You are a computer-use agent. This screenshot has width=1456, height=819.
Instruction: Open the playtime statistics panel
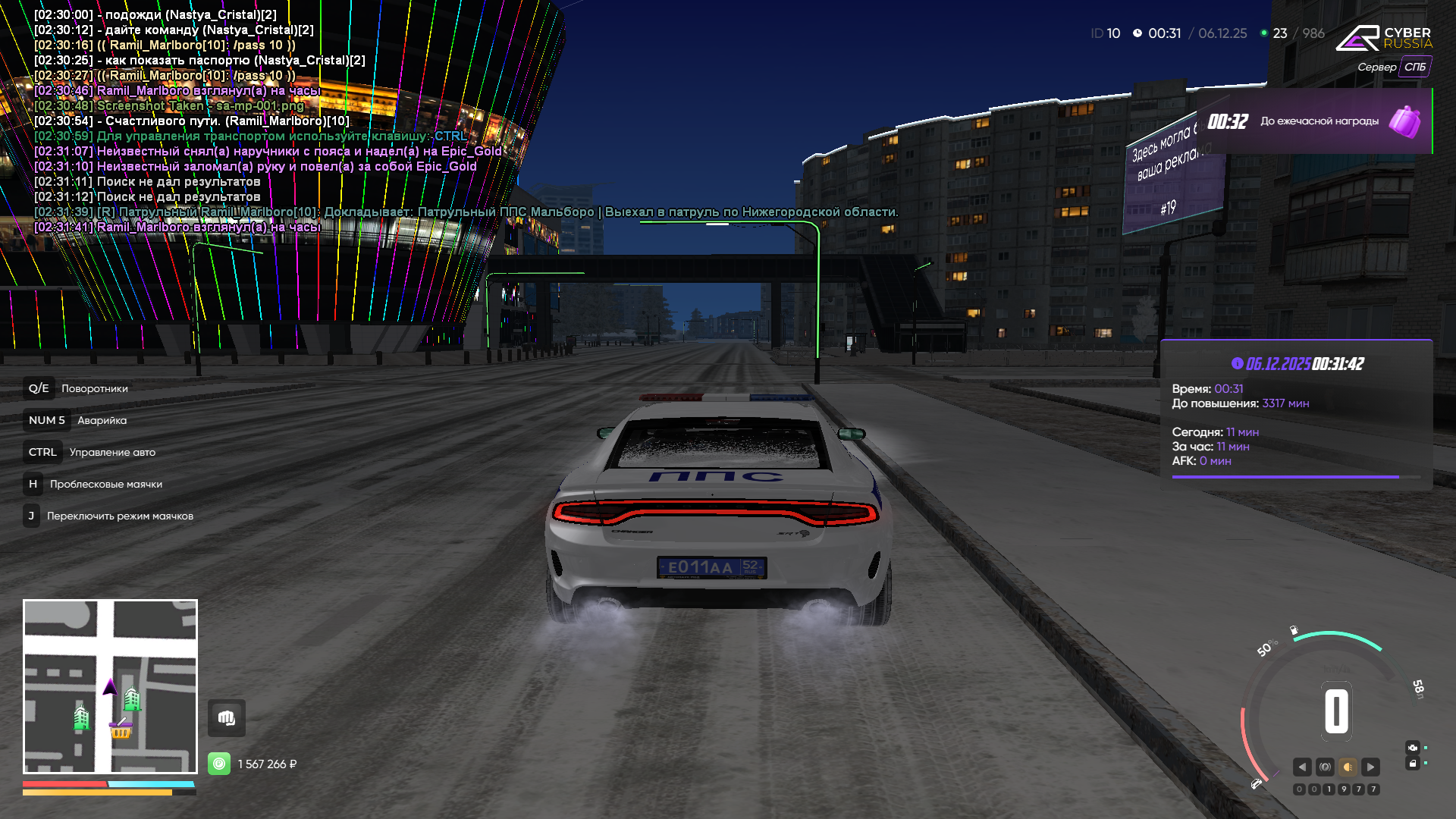click(1296, 414)
